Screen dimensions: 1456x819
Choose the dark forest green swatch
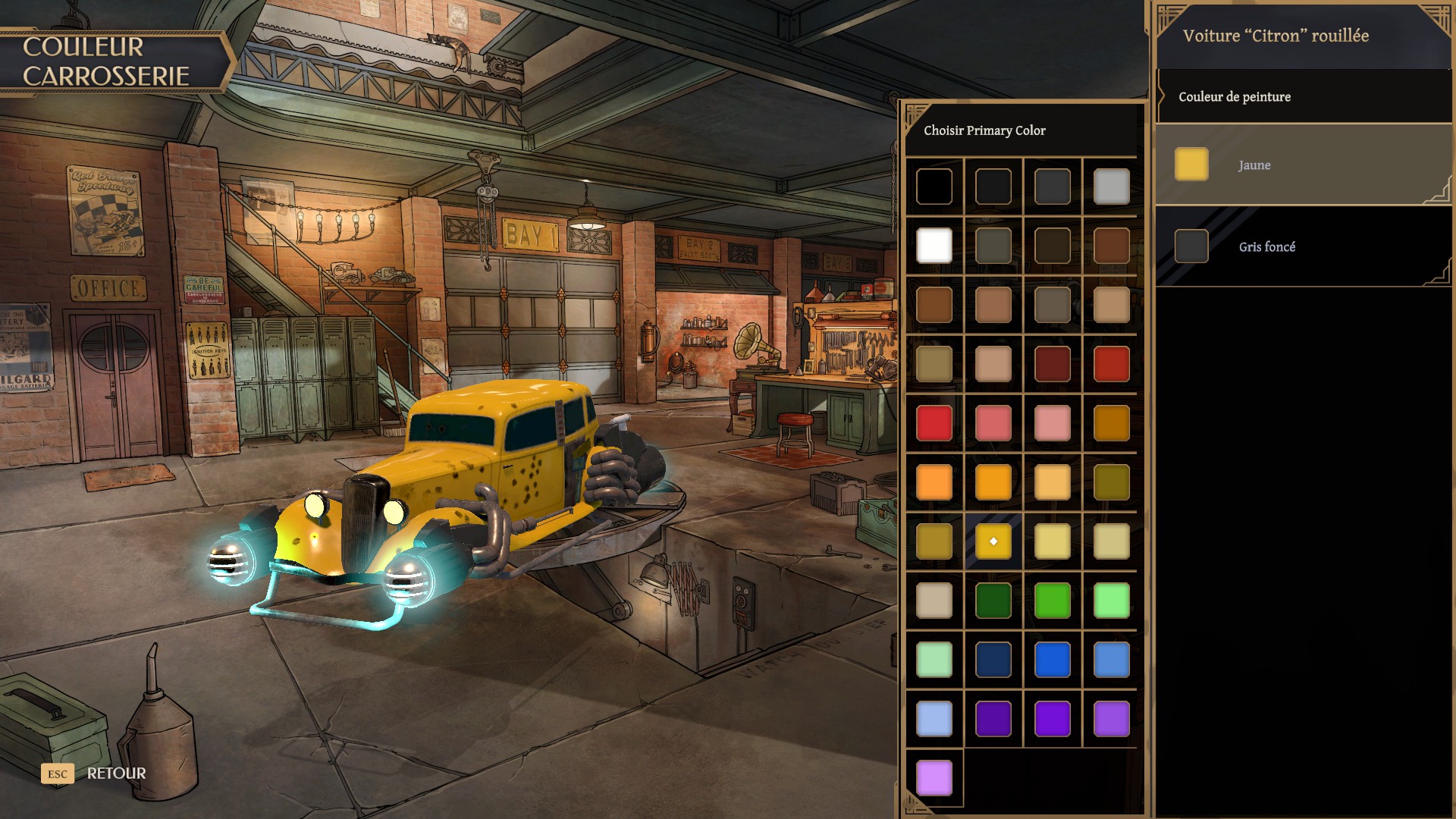(x=993, y=601)
